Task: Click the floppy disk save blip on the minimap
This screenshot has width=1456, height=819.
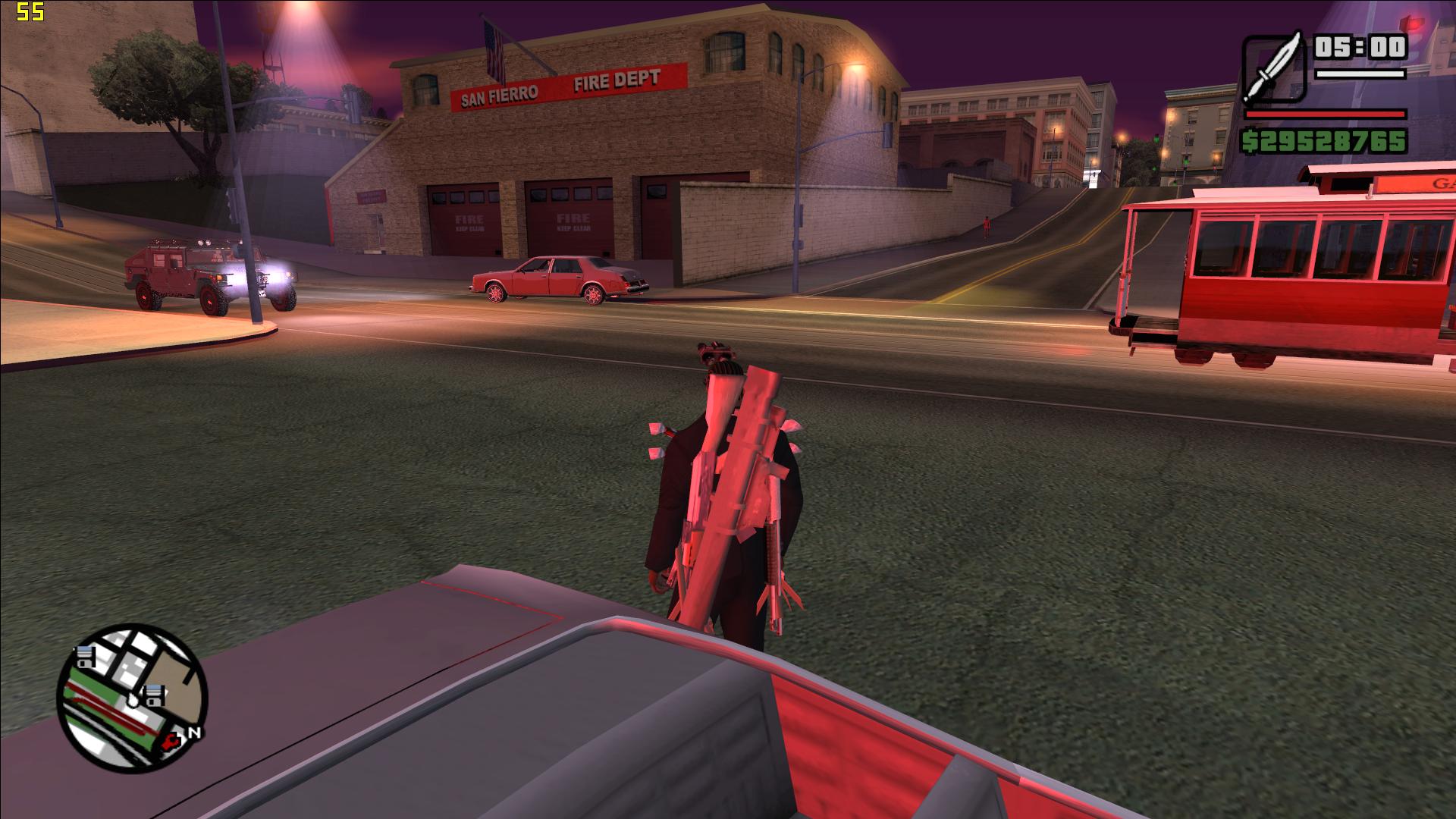Action: (x=85, y=657)
